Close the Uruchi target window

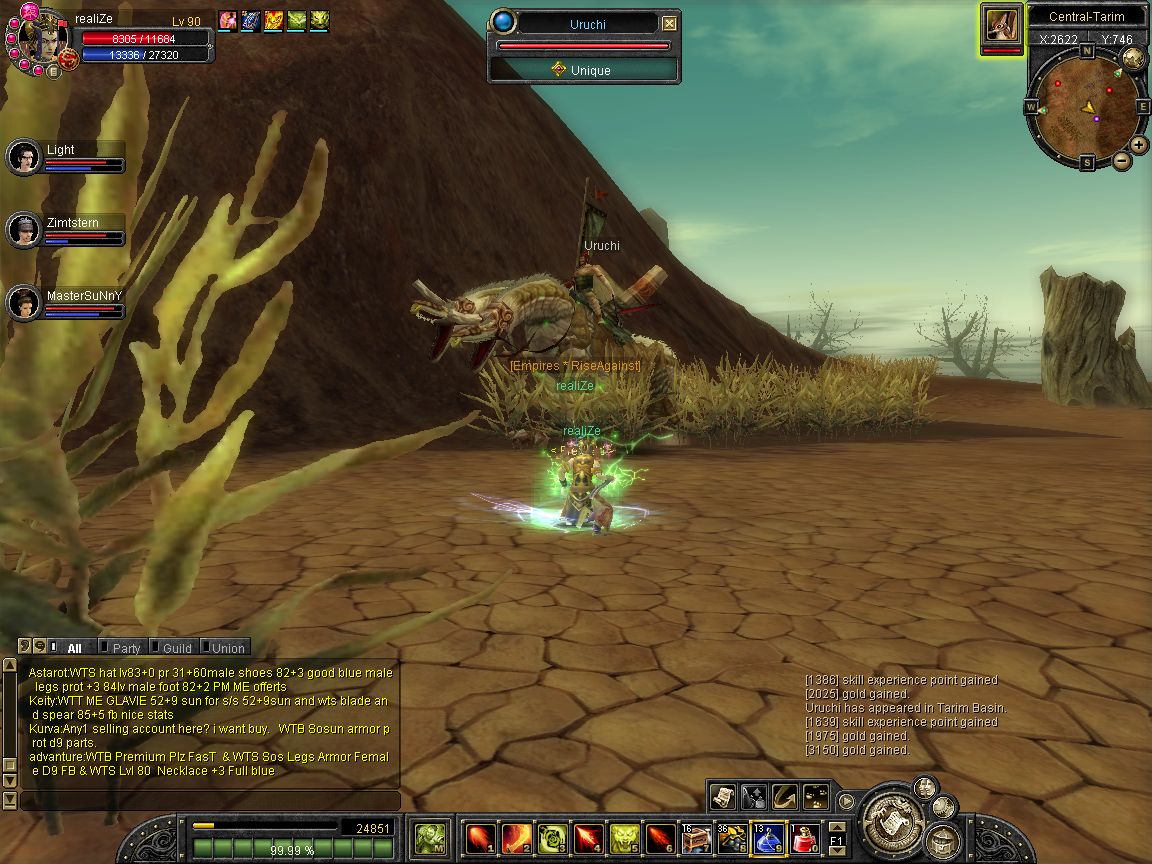pos(669,23)
